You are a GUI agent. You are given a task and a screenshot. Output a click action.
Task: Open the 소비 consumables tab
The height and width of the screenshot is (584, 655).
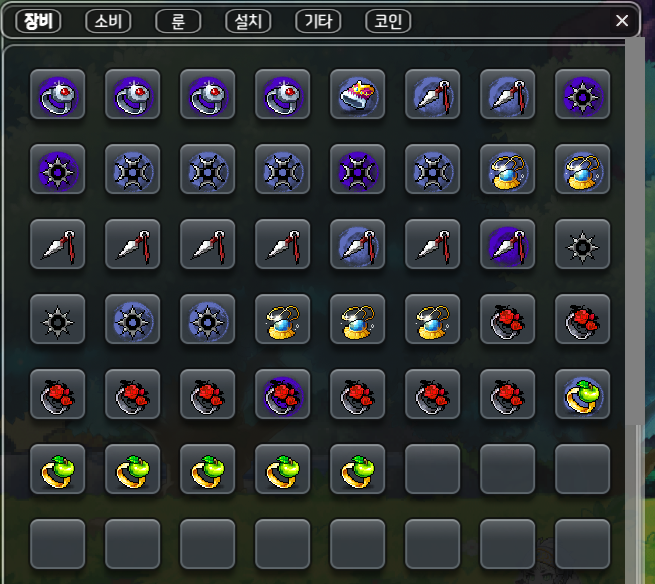pyautogui.click(x=108, y=21)
